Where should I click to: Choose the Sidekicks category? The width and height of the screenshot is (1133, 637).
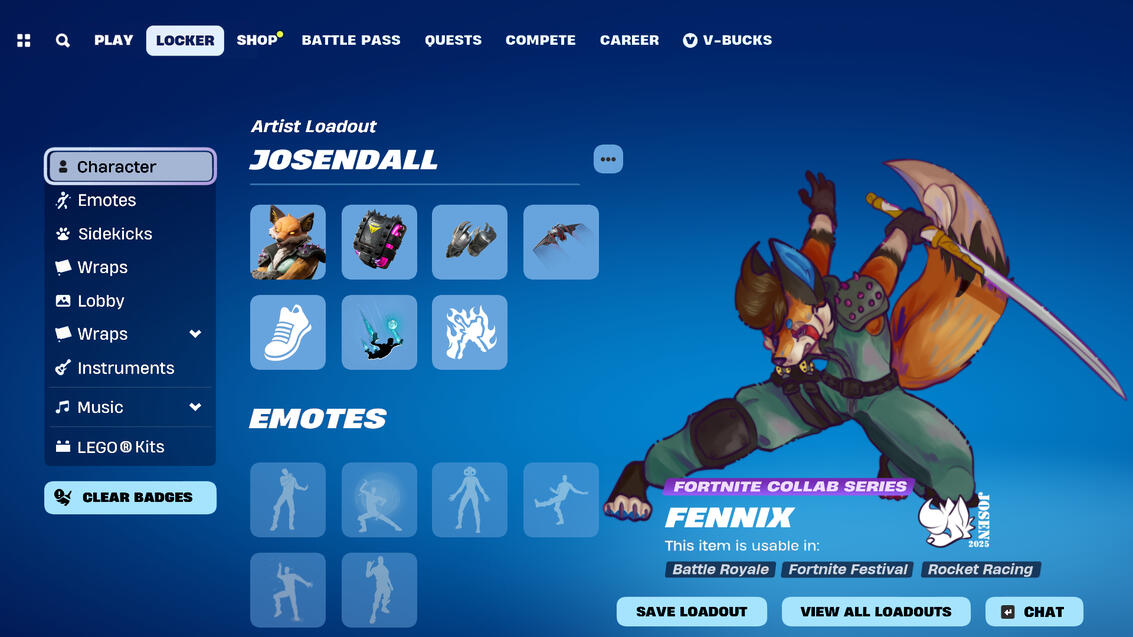(115, 234)
